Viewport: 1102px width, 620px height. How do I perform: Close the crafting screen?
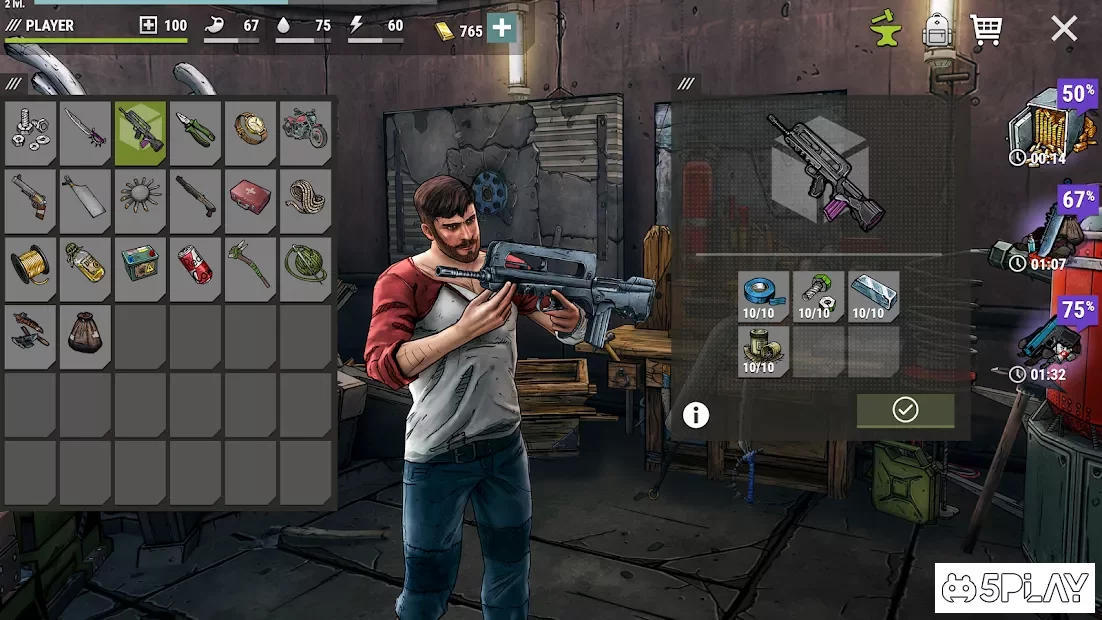(1064, 29)
